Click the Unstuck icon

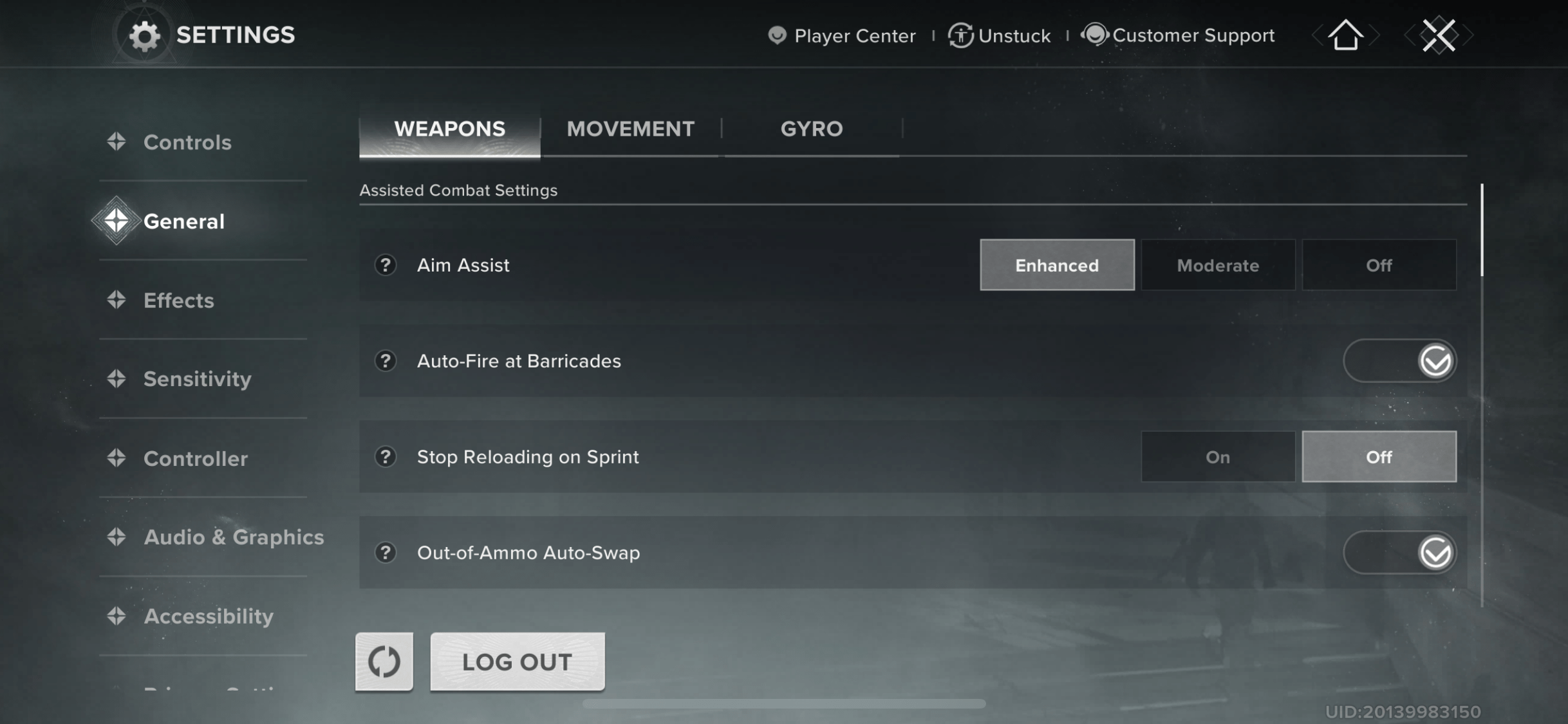coord(960,35)
